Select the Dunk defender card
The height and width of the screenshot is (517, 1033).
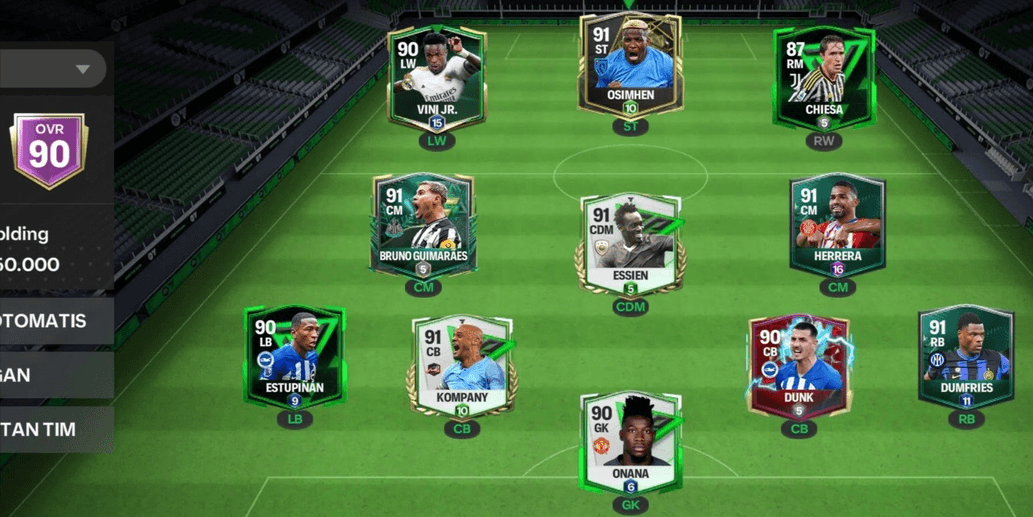(x=798, y=366)
